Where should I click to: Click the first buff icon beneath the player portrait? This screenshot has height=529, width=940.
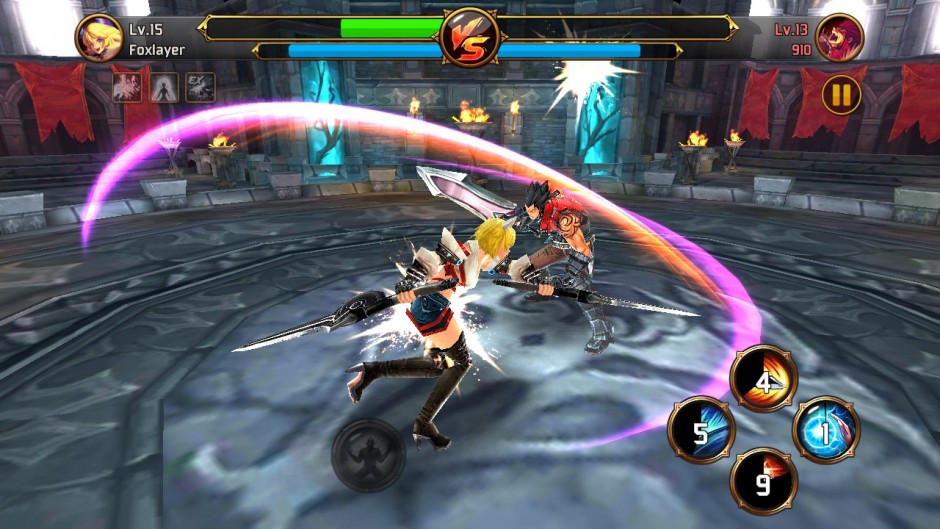(127, 87)
